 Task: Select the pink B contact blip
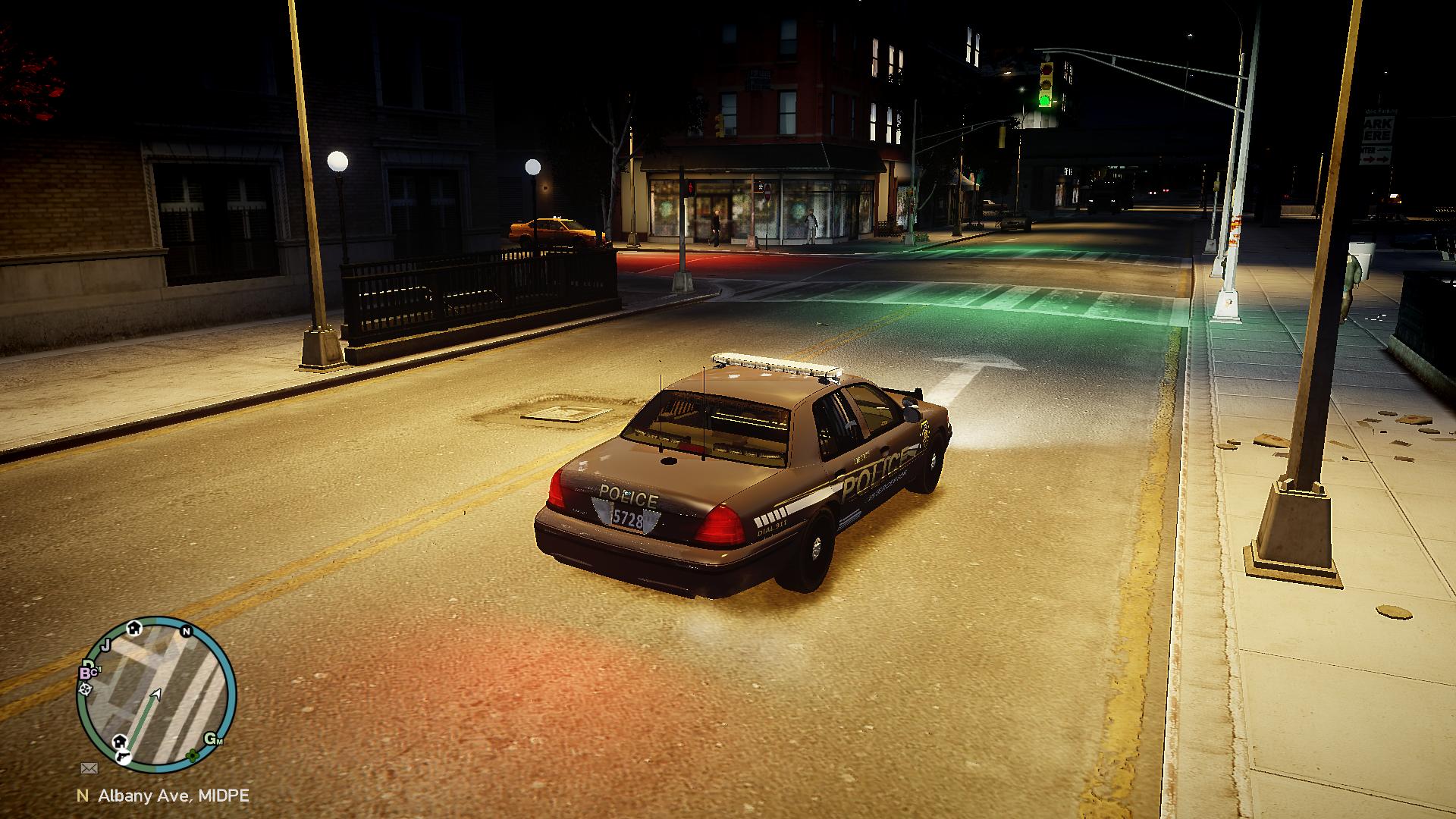(86, 673)
